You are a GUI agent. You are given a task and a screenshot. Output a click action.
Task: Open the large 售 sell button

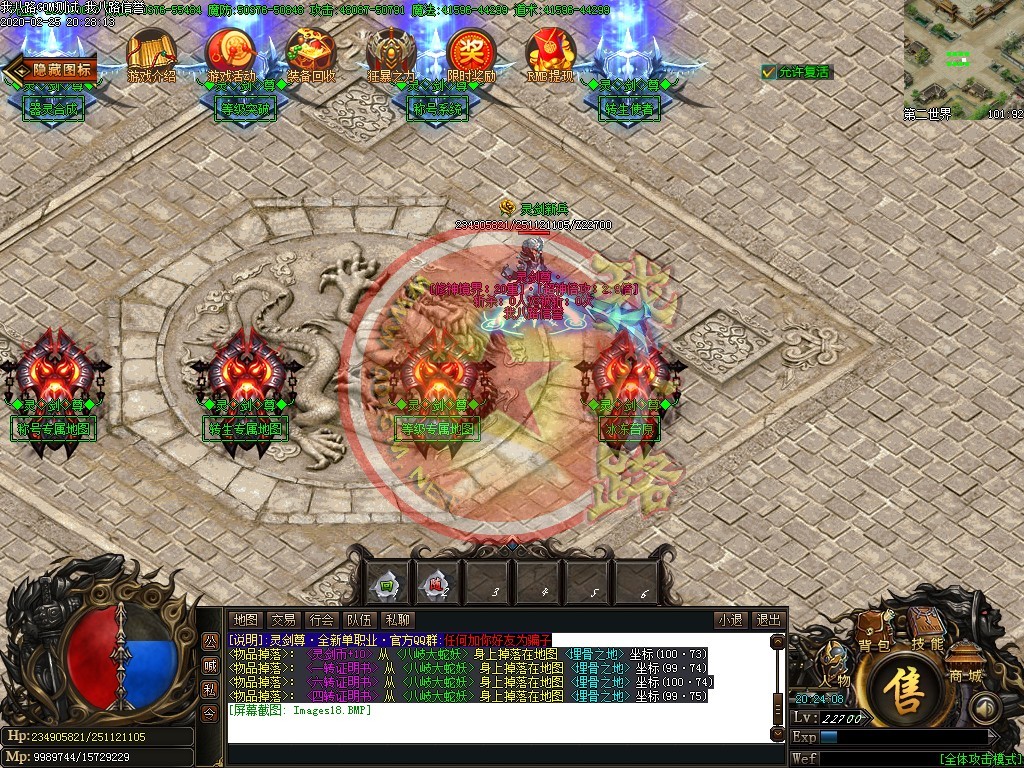[x=908, y=695]
